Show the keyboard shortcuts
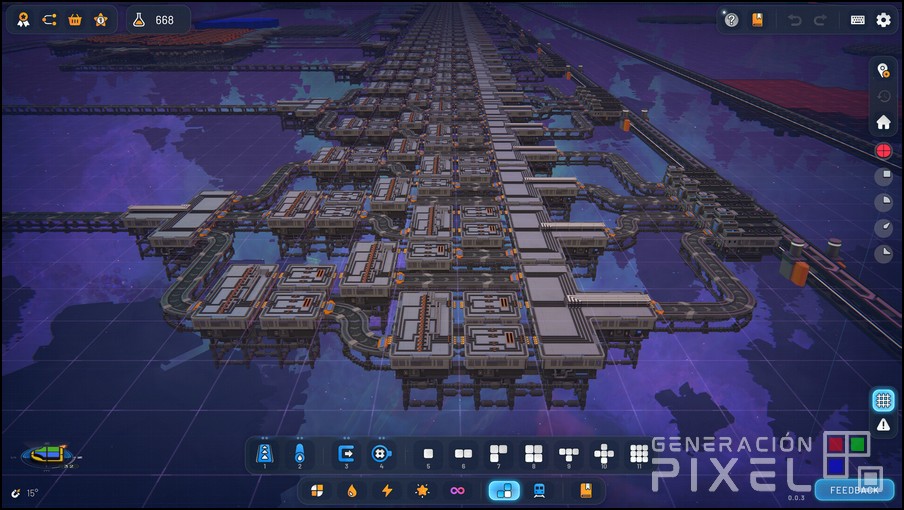 pos(858,20)
